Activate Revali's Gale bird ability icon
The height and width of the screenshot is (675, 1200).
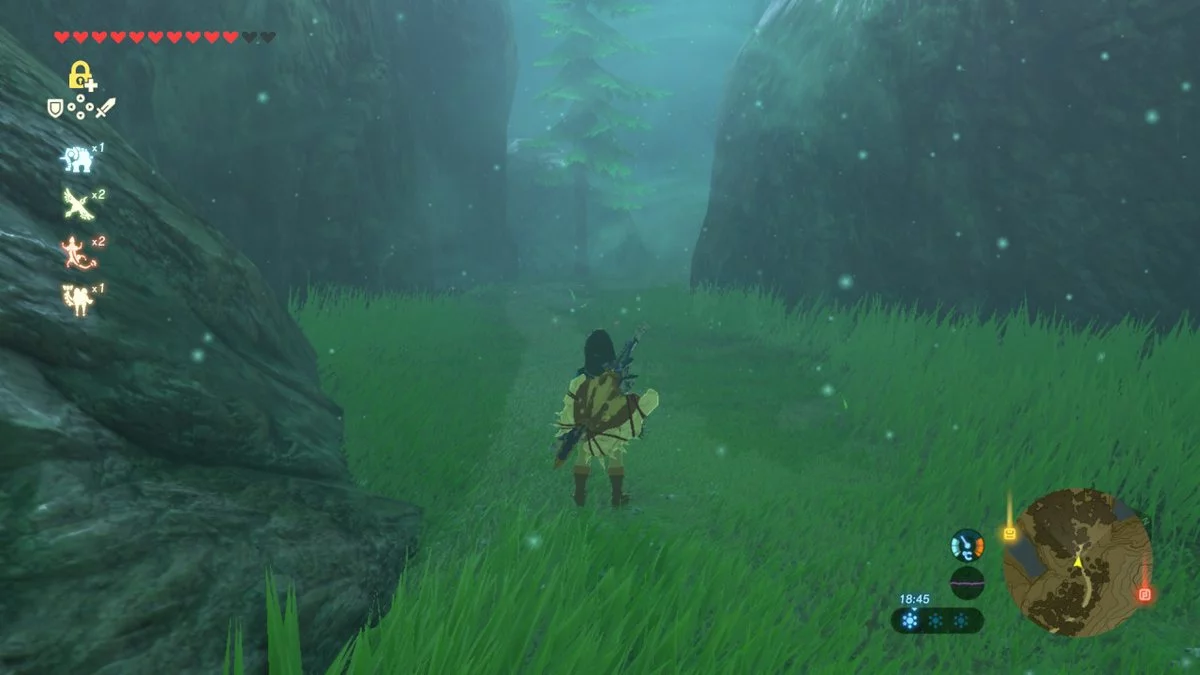point(75,203)
